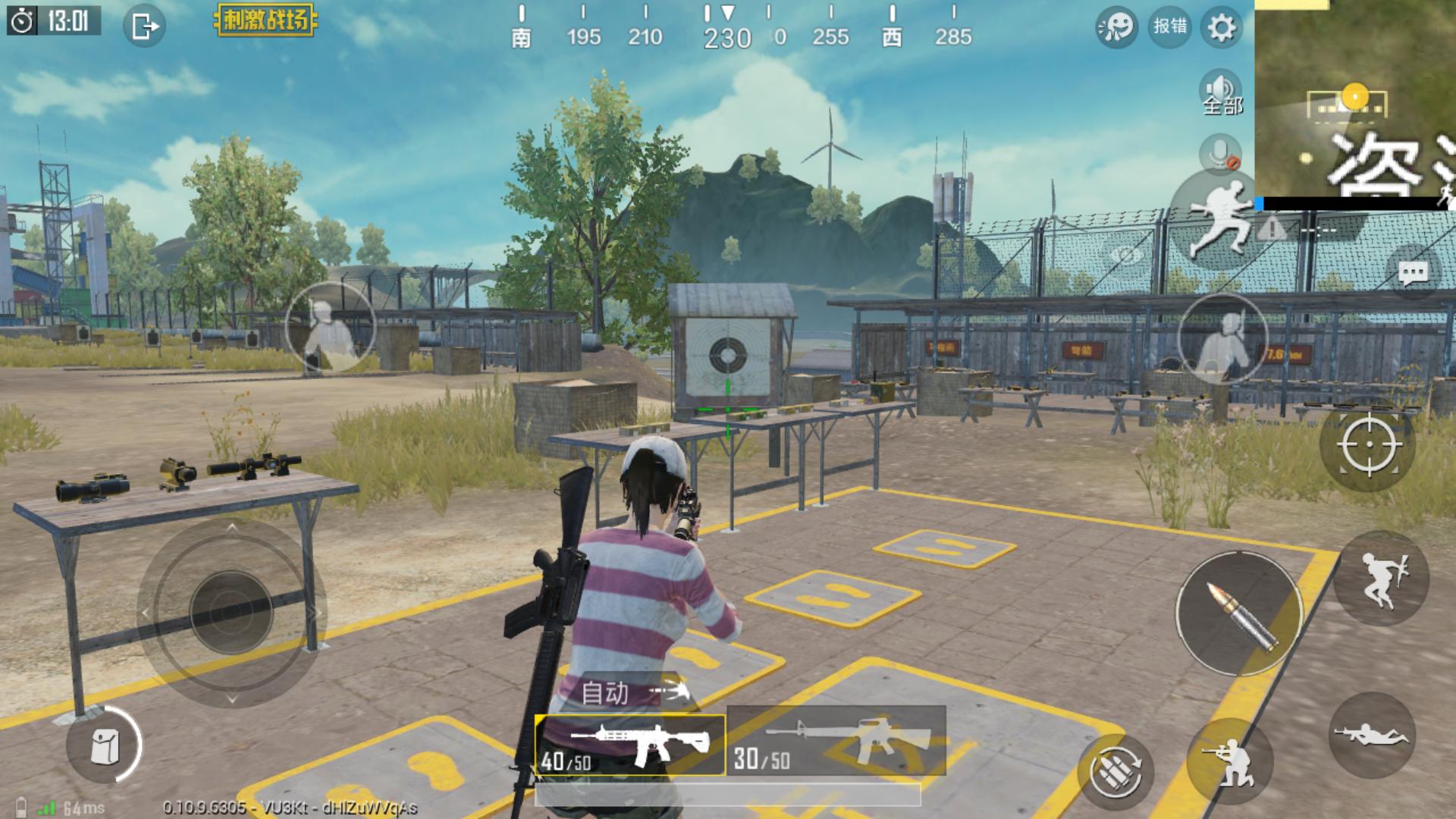Tap the exit match door icon
The image size is (1456, 819).
pyautogui.click(x=144, y=27)
